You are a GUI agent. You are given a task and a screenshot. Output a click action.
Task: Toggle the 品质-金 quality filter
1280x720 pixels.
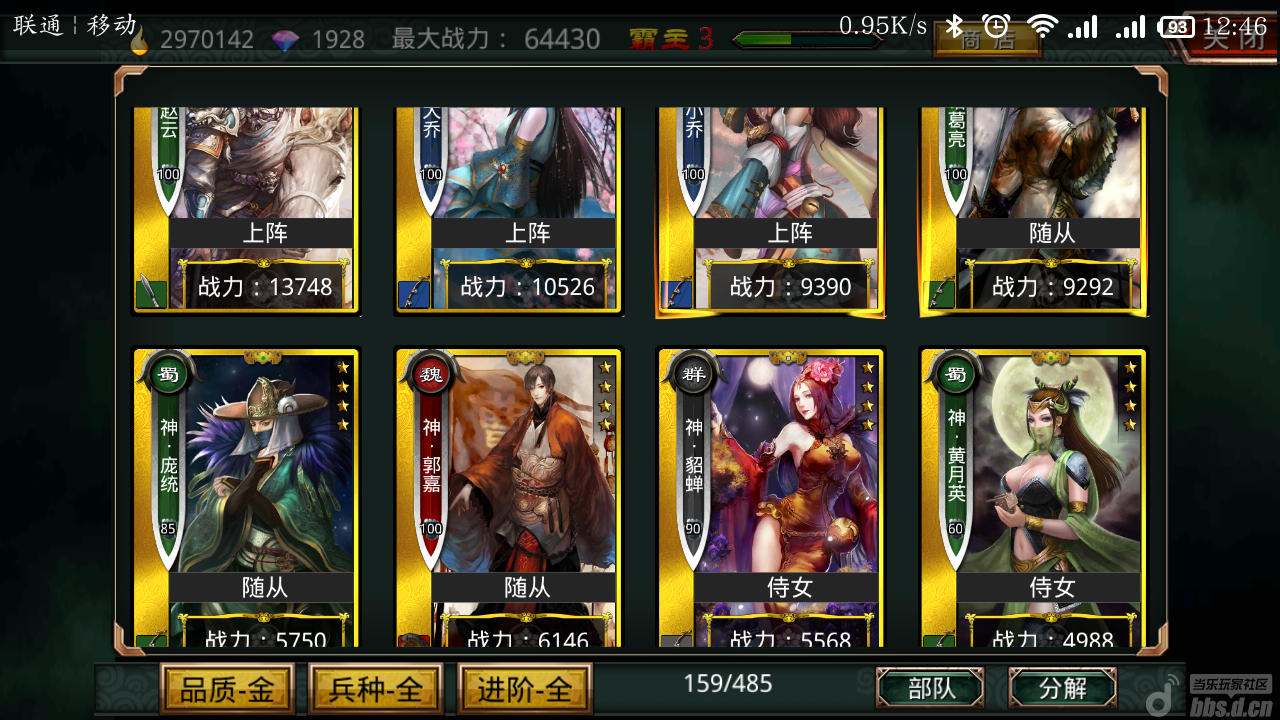[x=227, y=689]
